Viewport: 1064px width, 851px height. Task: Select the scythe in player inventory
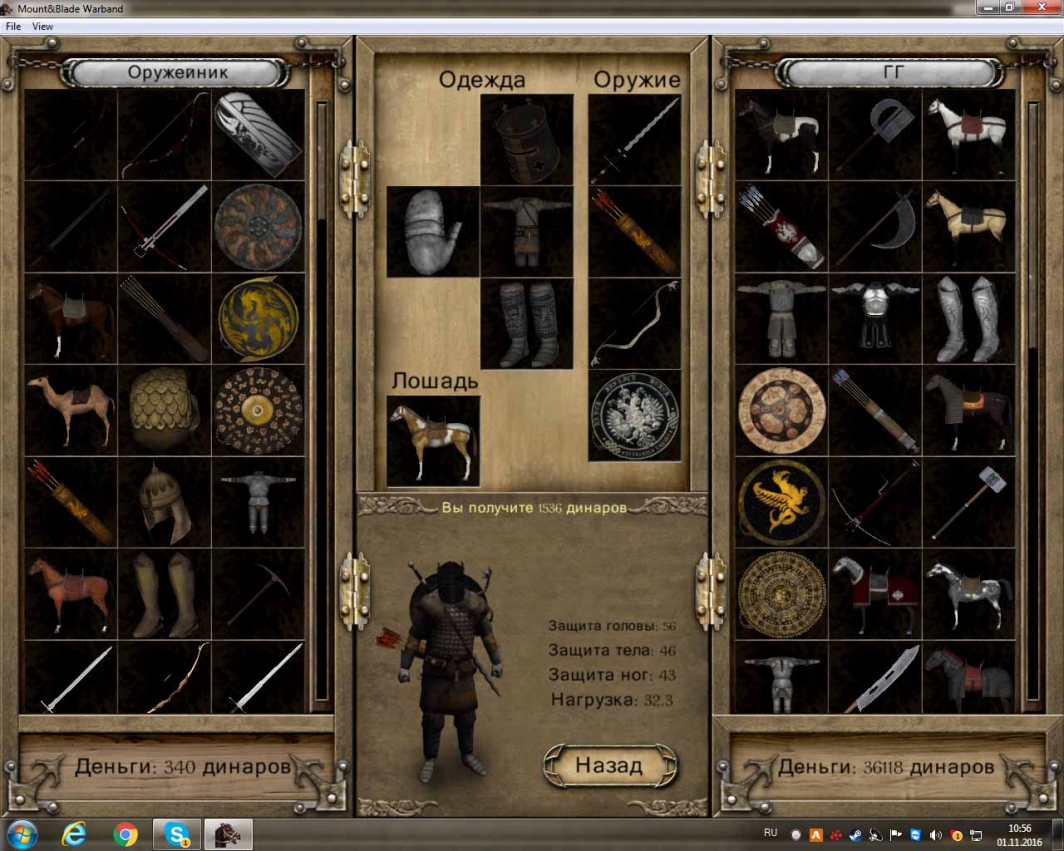pos(875,226)
